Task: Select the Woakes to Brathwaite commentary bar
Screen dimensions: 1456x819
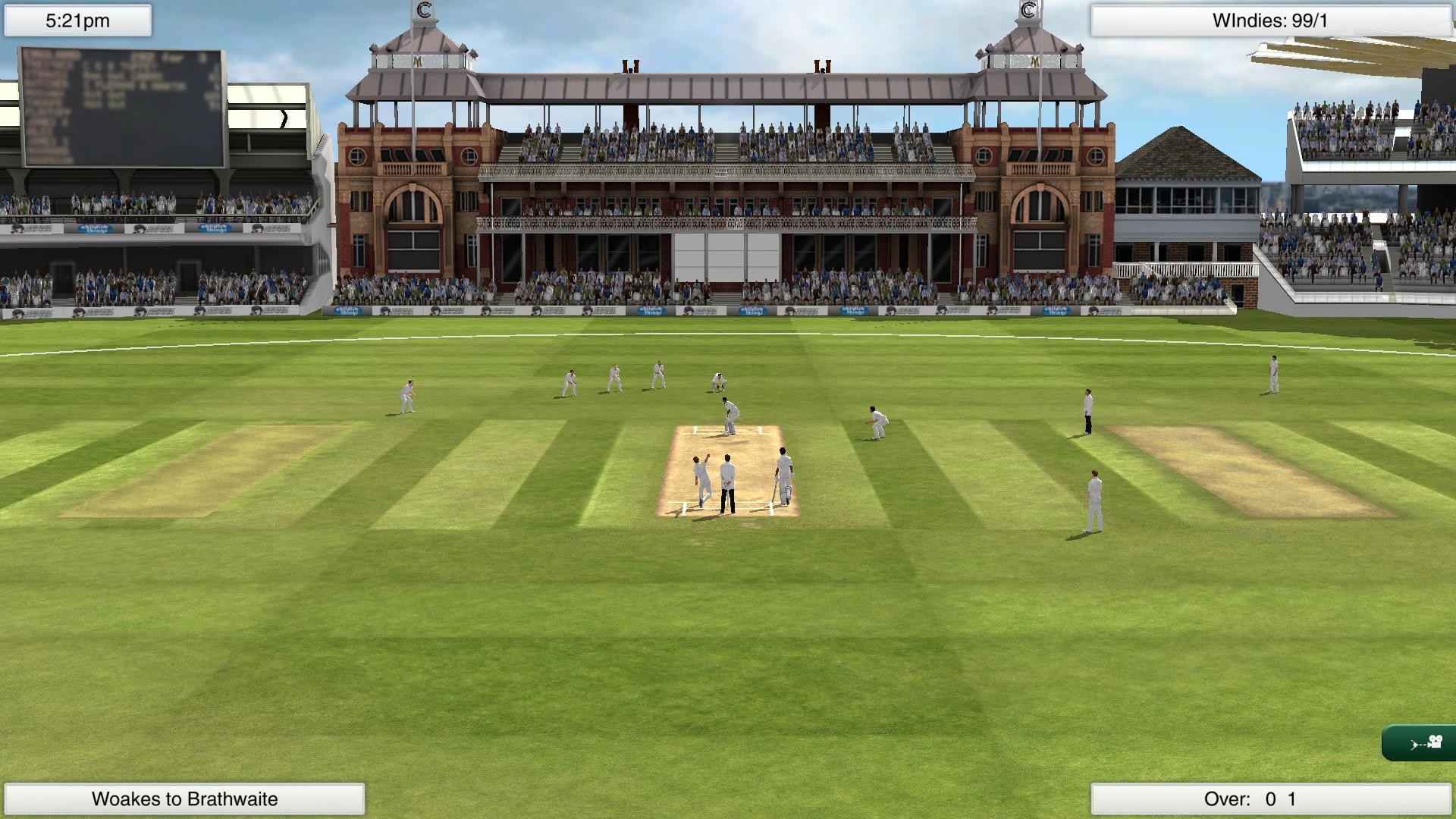Action: click(x=184, y=798)
